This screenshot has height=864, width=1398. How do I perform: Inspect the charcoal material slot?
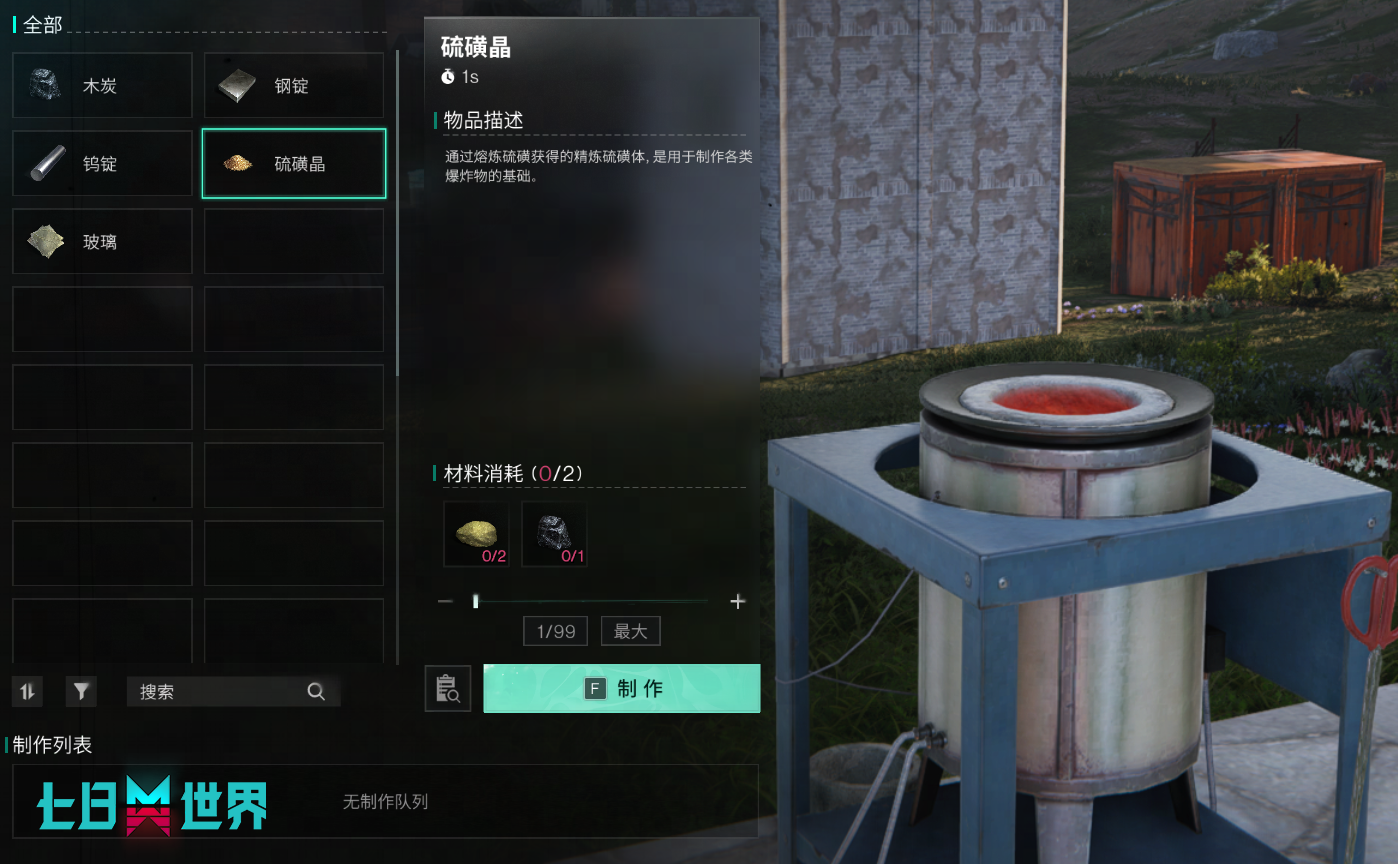click(555, 535)
